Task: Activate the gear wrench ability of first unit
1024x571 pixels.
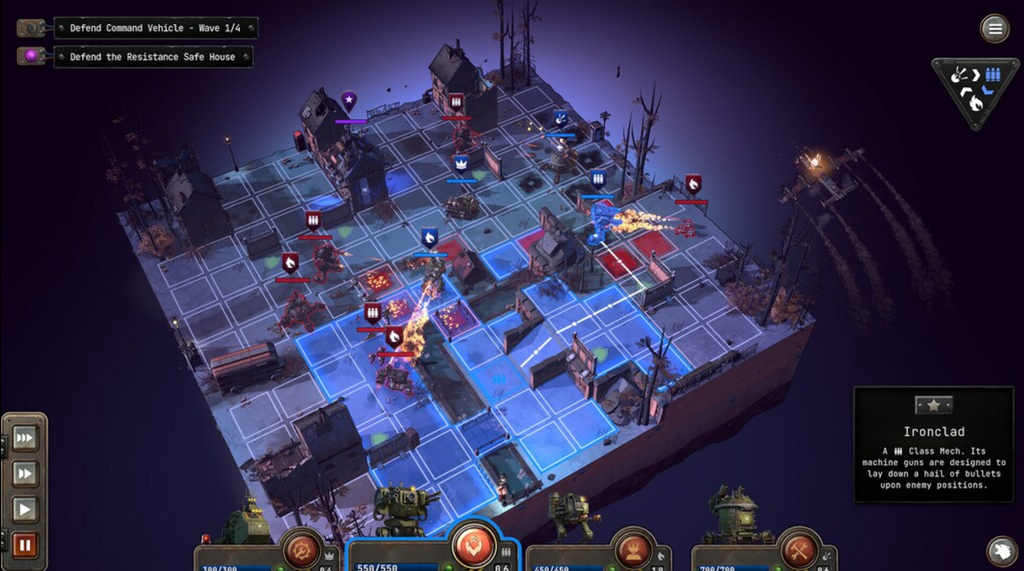Action: [299, 549]
